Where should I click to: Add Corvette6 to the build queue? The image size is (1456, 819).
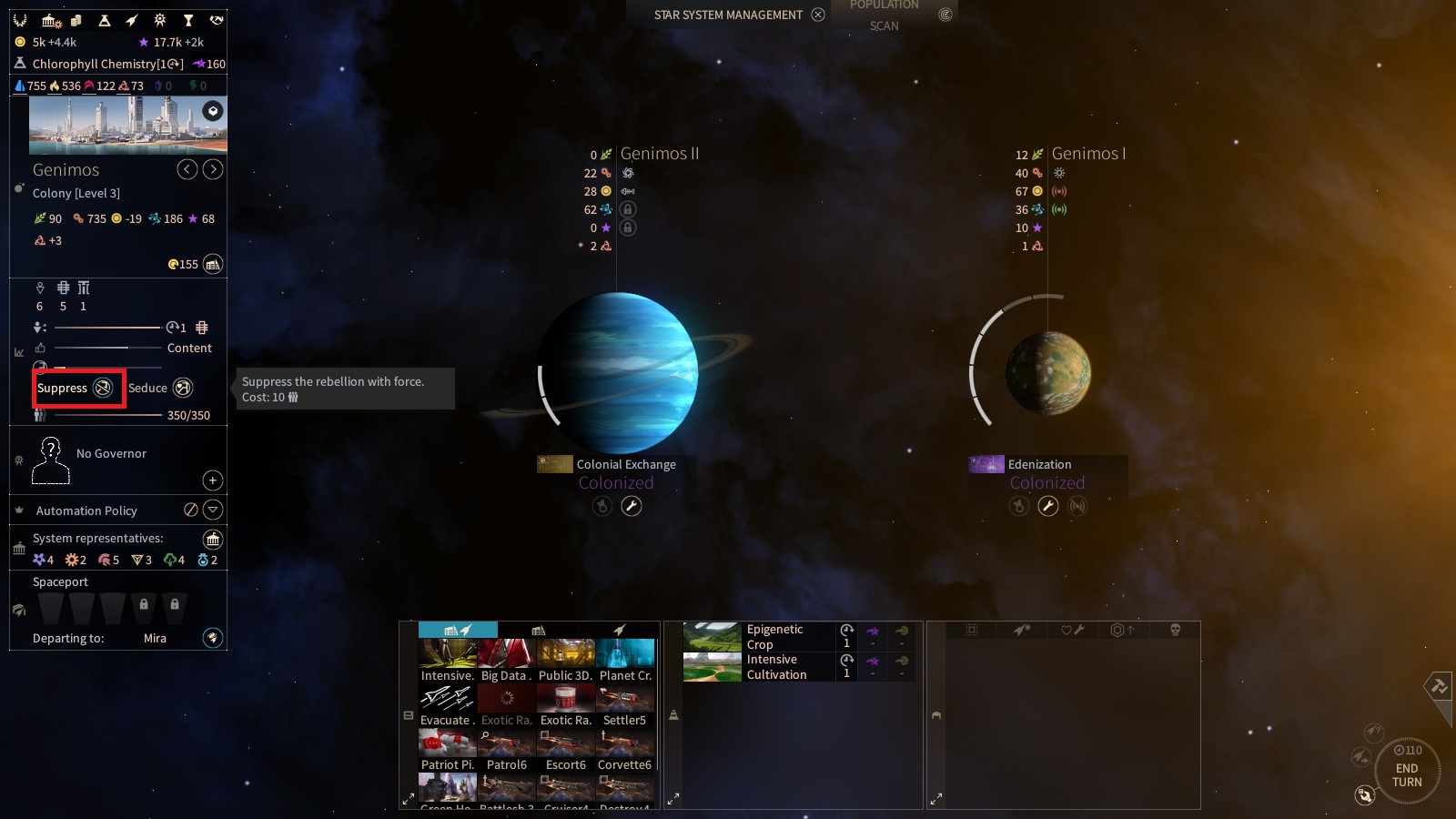click(x=624, y=750)
